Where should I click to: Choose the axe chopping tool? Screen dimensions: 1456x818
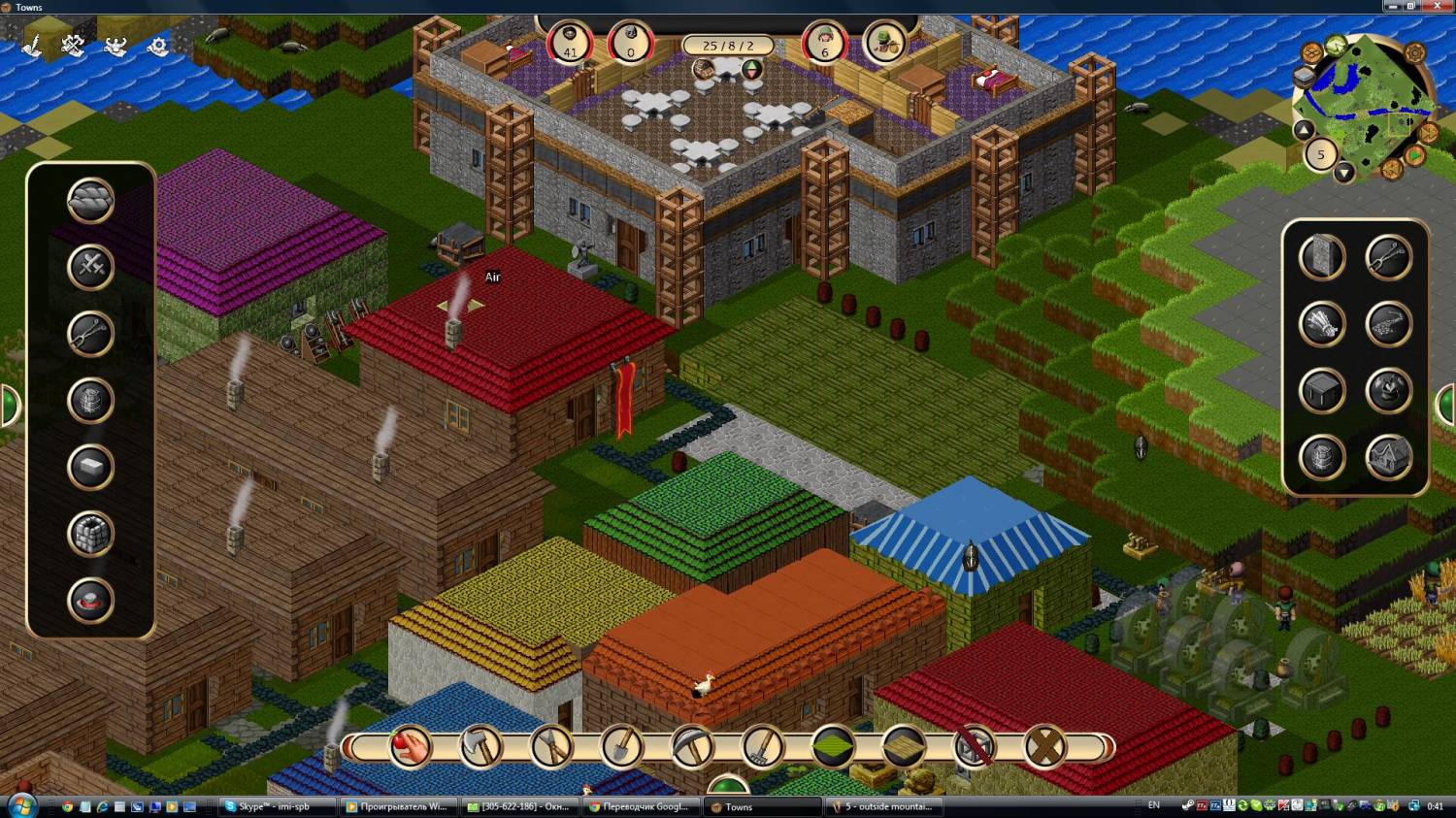tap(480, 747)
